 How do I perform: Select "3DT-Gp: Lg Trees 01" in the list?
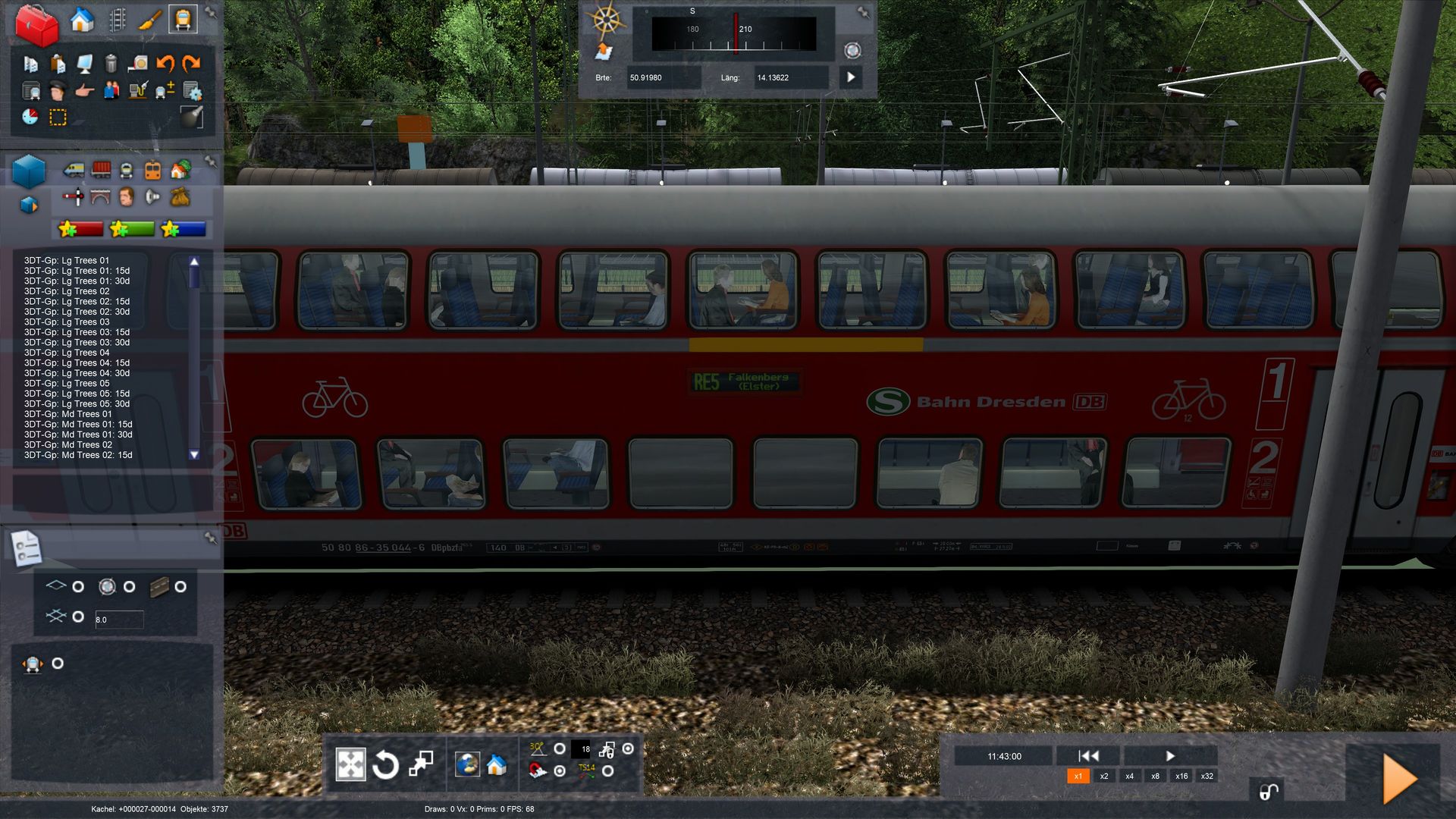(x=67, y=261)
